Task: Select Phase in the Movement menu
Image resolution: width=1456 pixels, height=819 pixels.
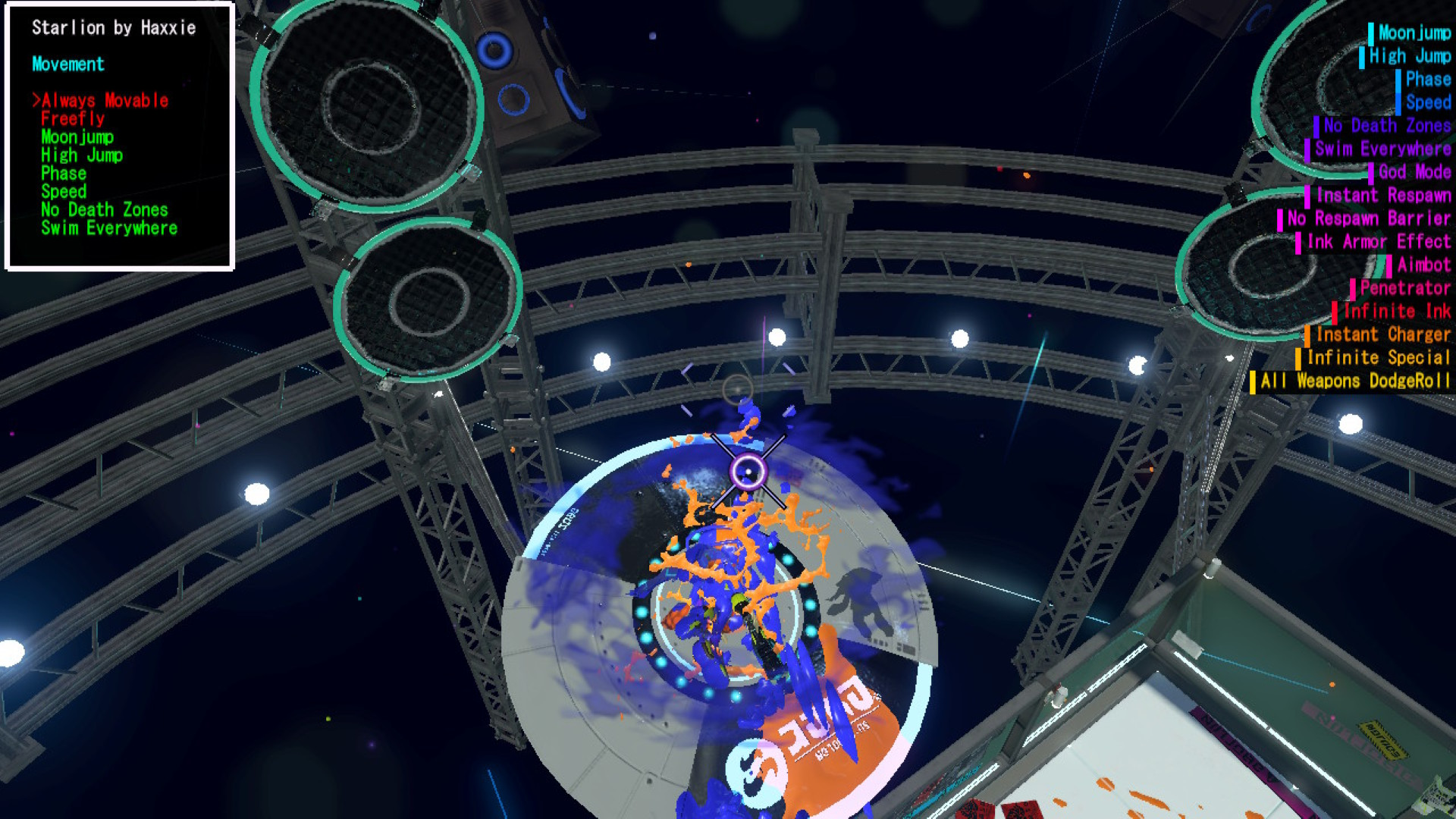Action: click(64, 173)
